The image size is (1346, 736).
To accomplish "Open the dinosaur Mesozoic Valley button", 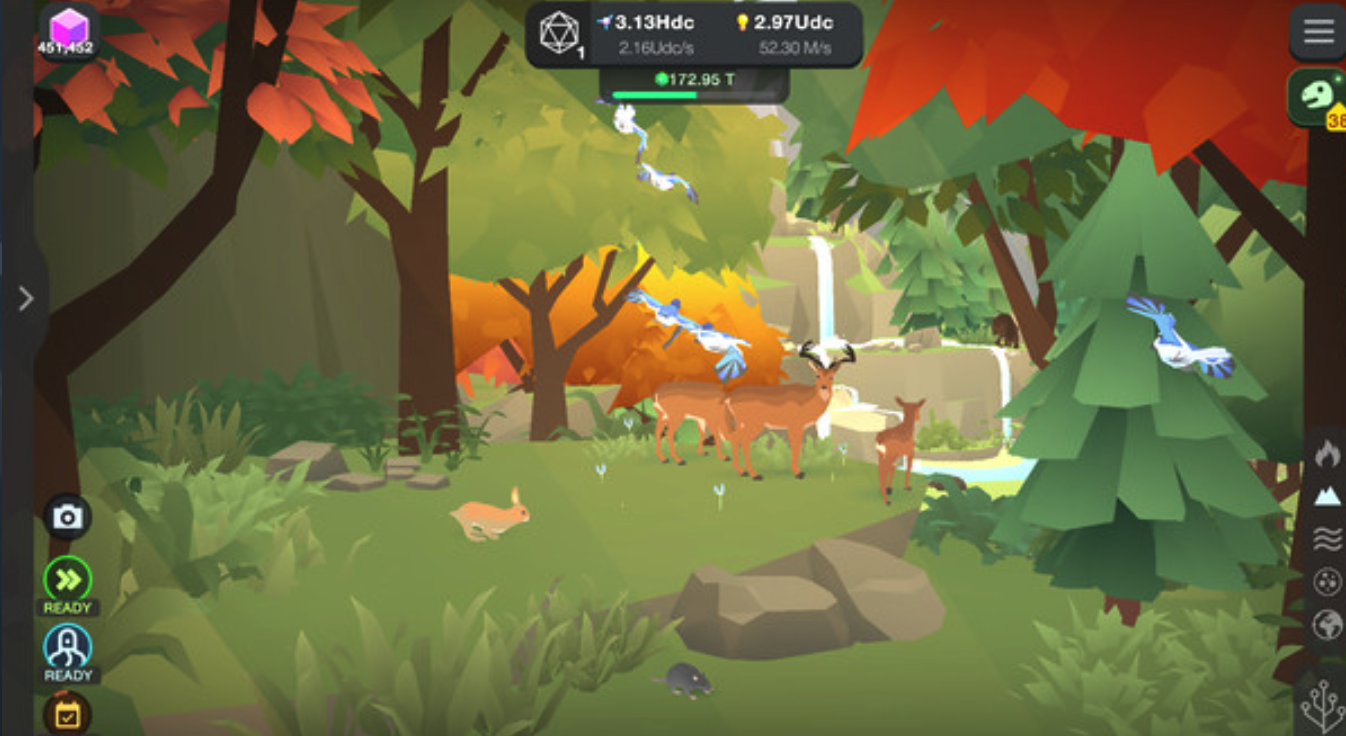I will click(x=1318, y=97).
